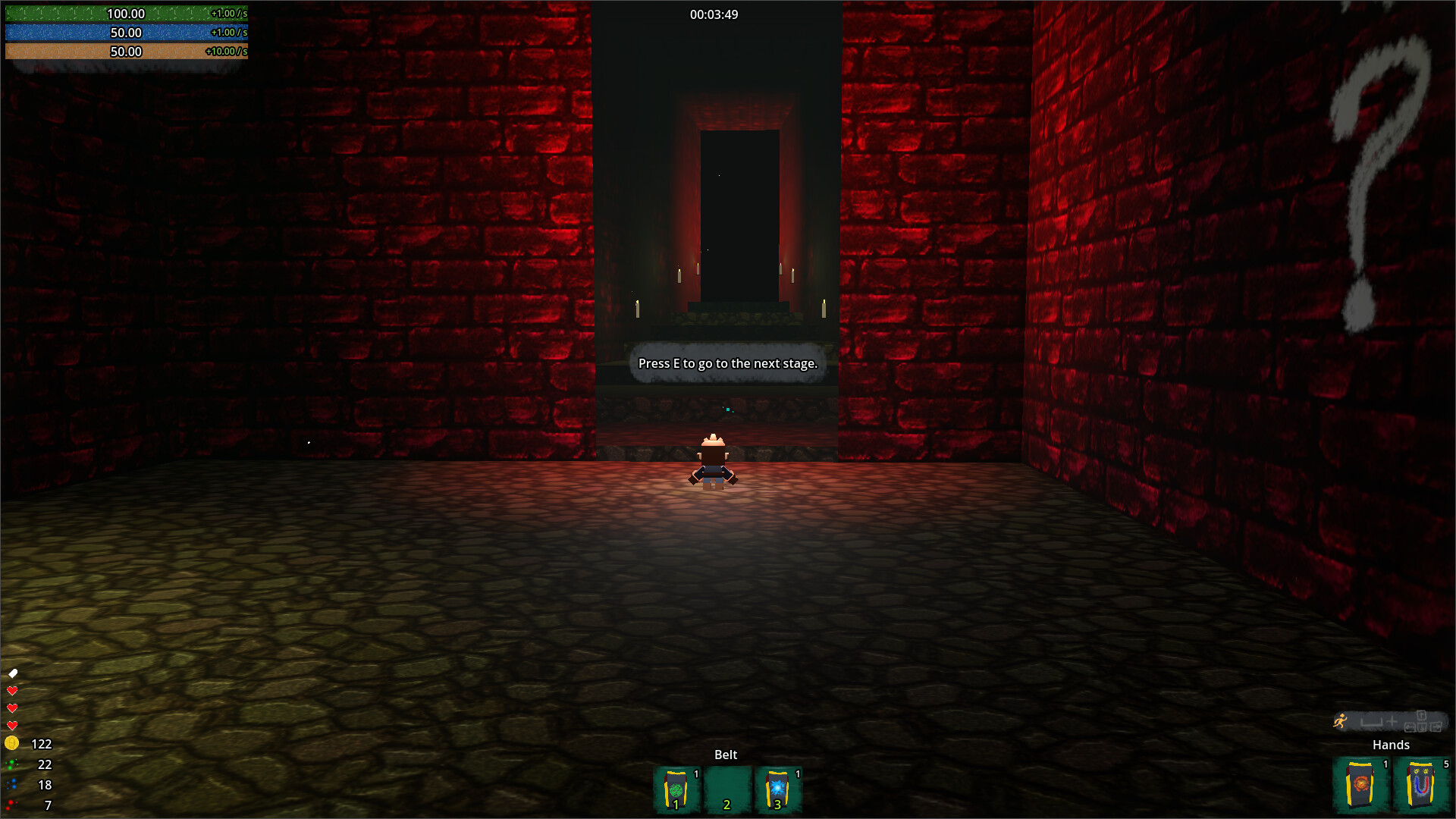Click the gold coin counter icon
The width and height of the screenshot is (1456, 819).
(11, 743)
